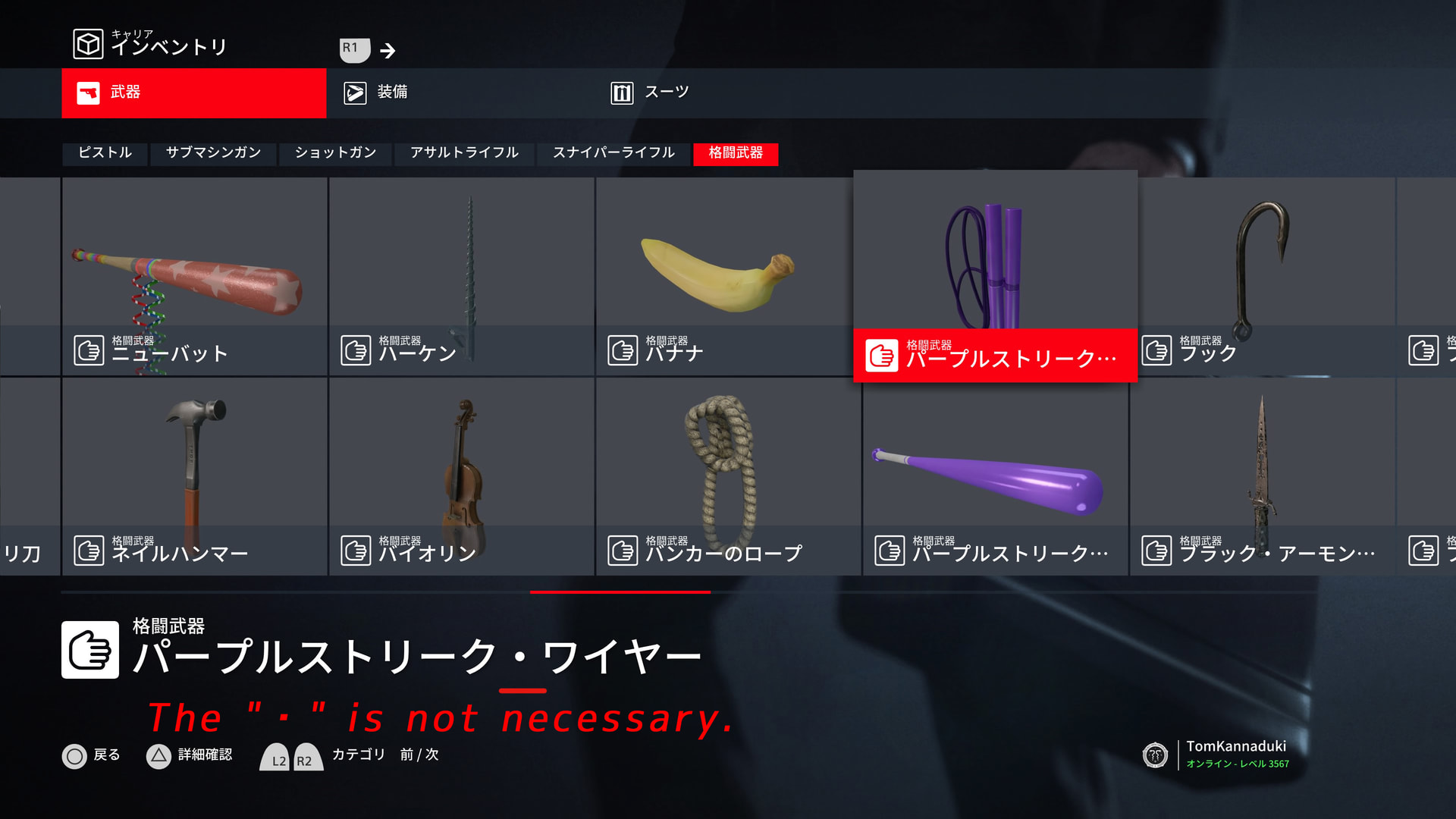Select the スナイパーライフル category
1456x819 pixels.
[x=613, y=153]
